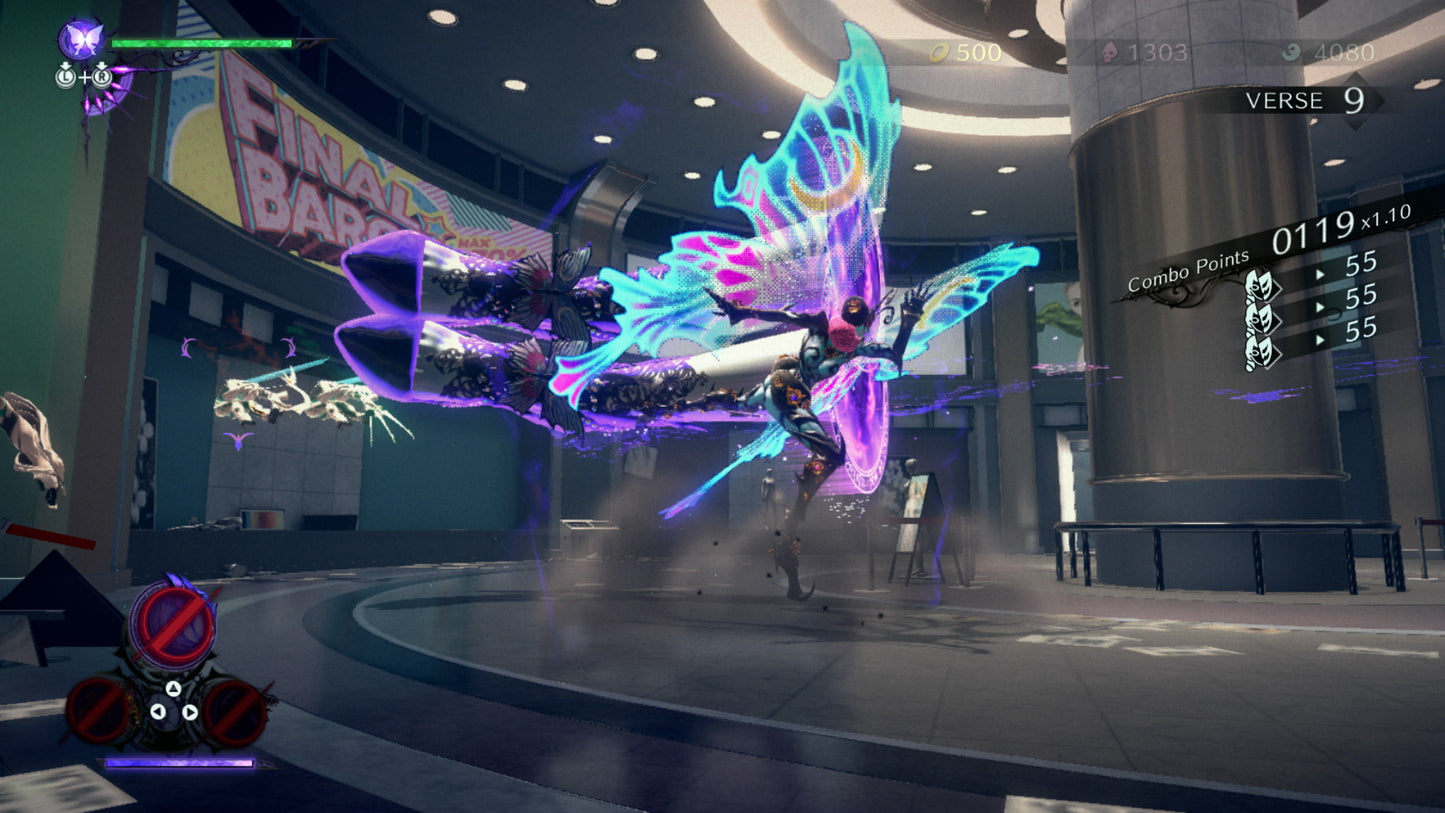The width and height of the screenshot is (1445, 813).
Task: Click the Combo Points label
Action: [1188, 267]
